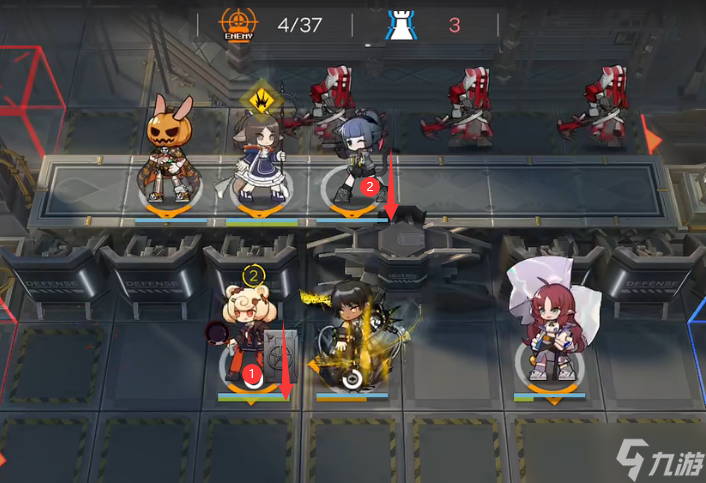Tap the yellow skill-ready diamond icon
The image size is (706, 483).
click(x=258, y=100)
